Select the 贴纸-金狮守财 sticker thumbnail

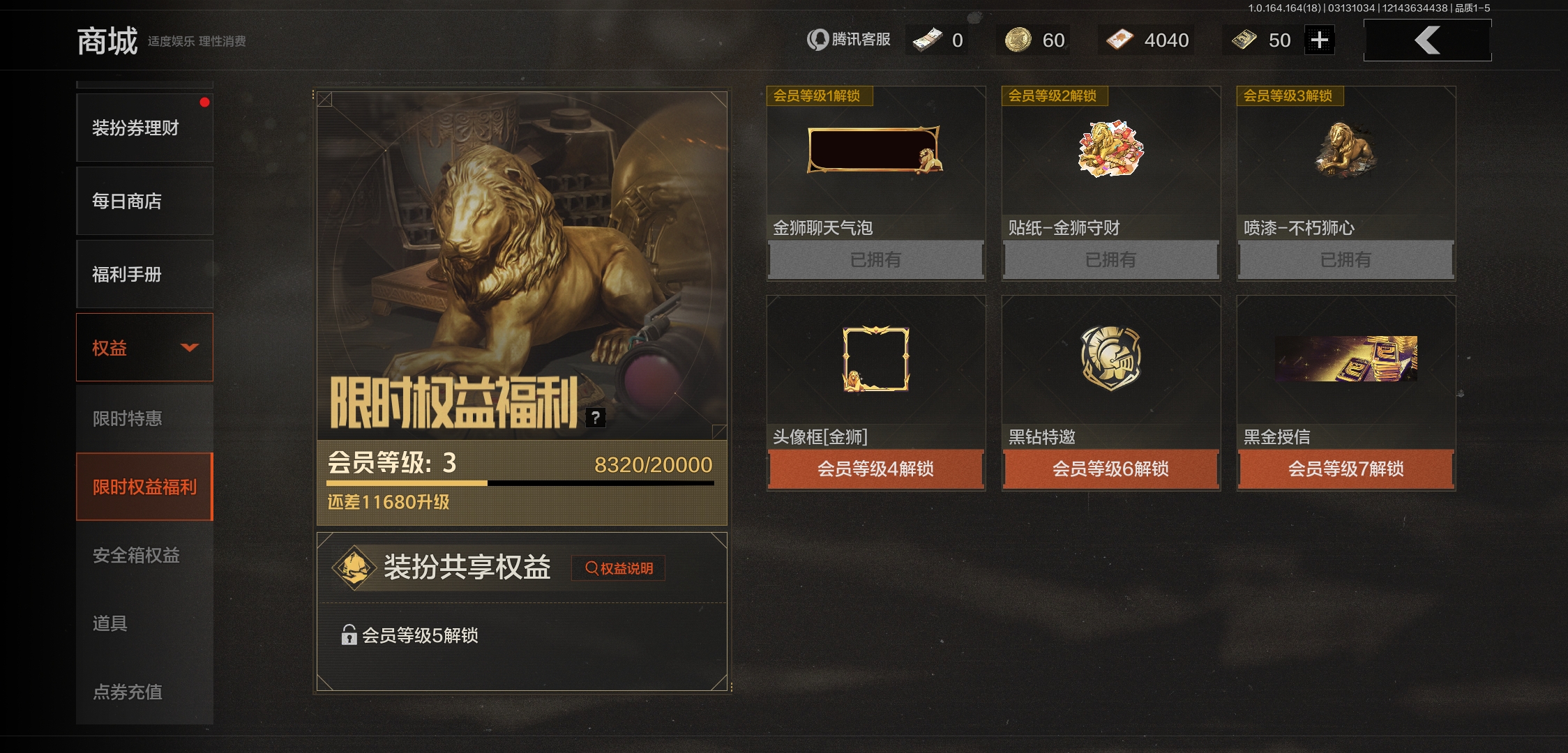pyautogui.click(x=1110, y=150)
